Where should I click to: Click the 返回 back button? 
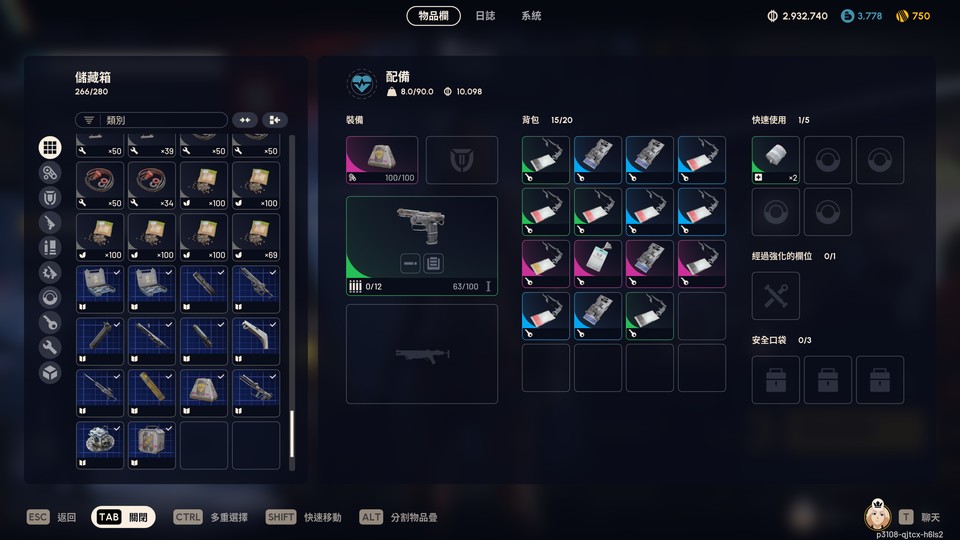coord(52,517)
